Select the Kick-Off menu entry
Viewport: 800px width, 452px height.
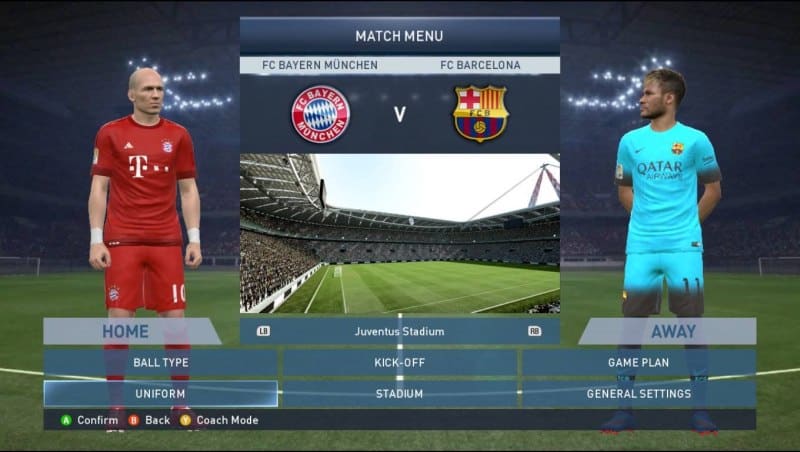pos(399,362)
